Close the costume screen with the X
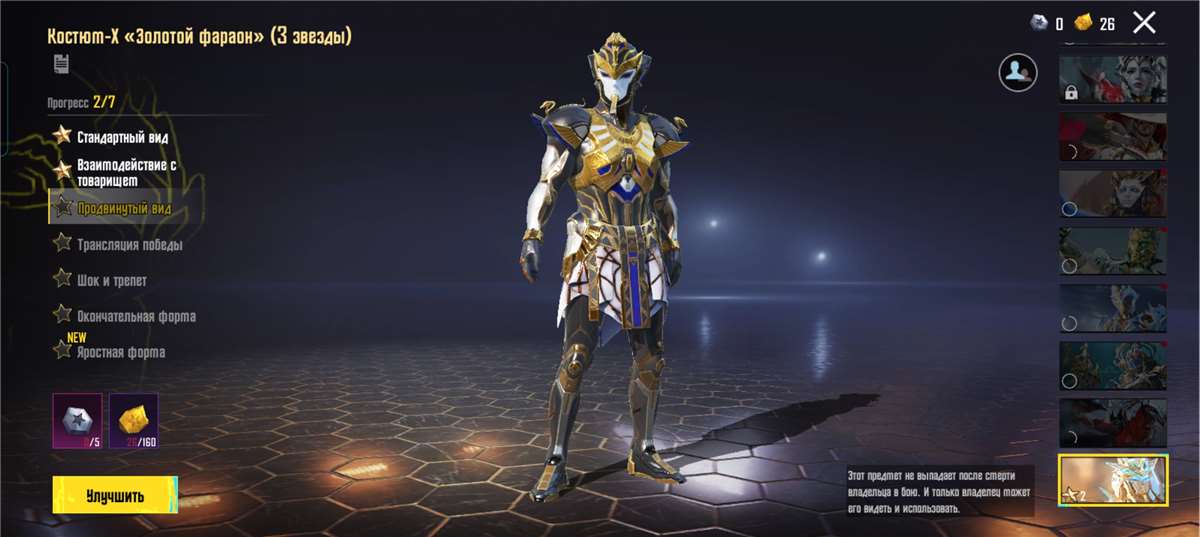Image resolution: width=1200 pixels, height=537 pixels. [1144, 22]
